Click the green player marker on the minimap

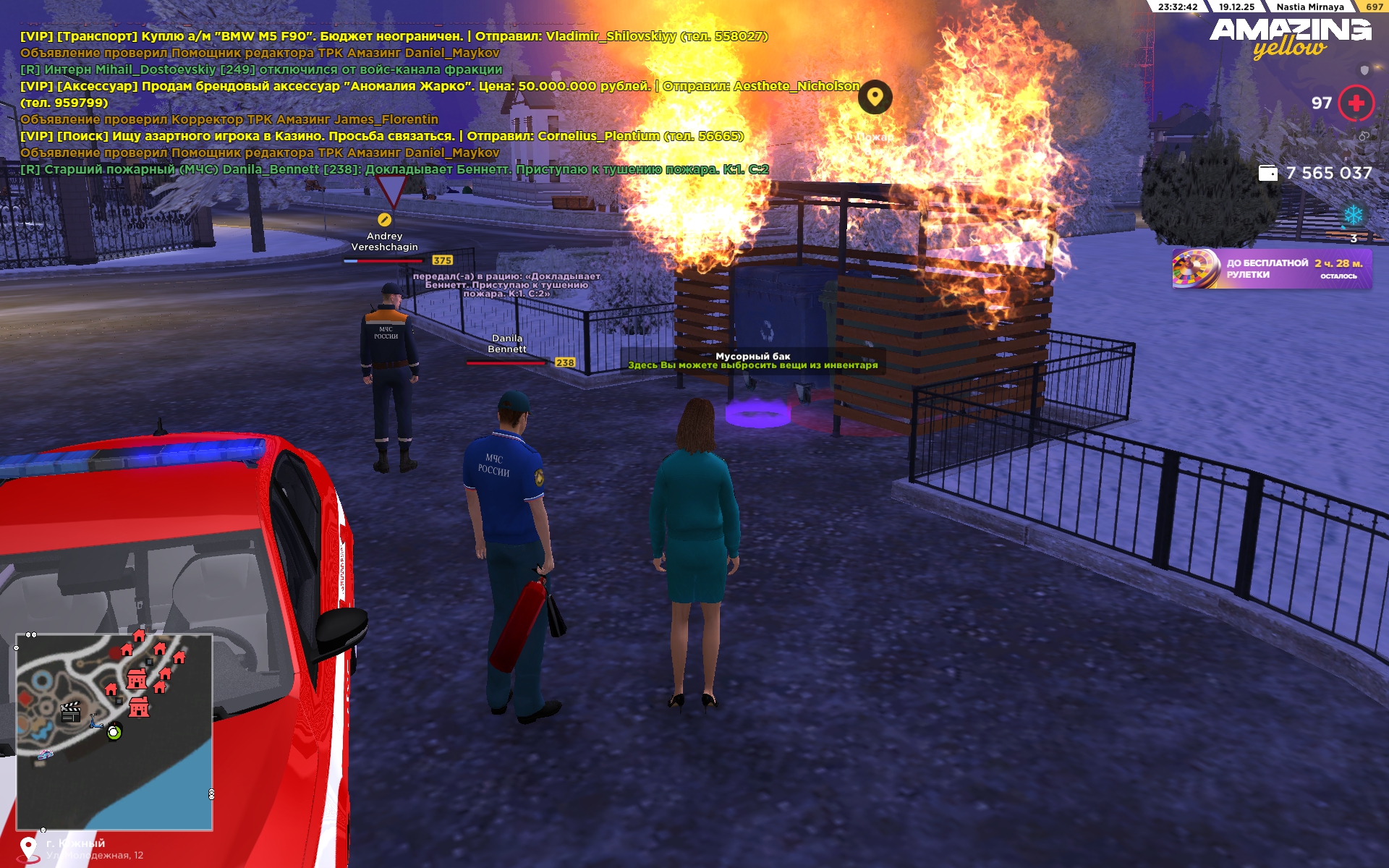click(114, 732)
